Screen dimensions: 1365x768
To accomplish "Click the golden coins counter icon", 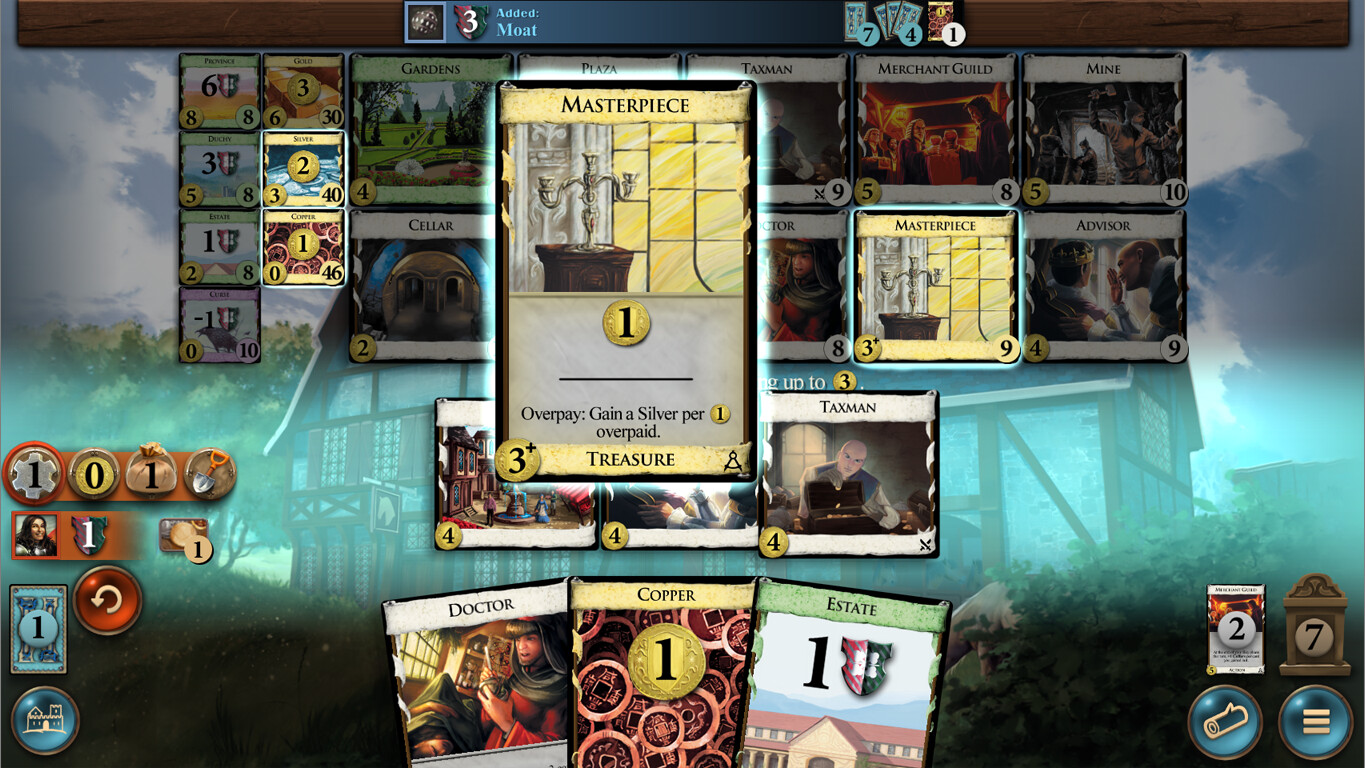I will pos(91,474).
